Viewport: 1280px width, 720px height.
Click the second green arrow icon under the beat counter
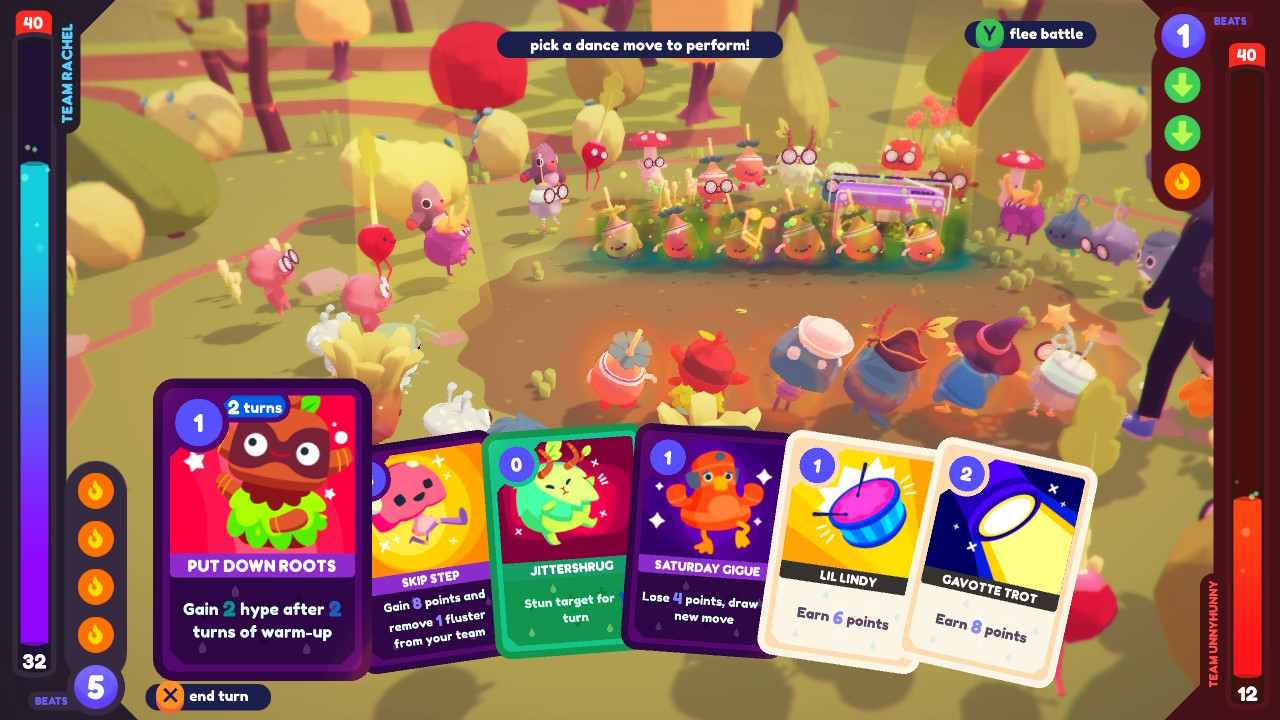click(1183, 134)
